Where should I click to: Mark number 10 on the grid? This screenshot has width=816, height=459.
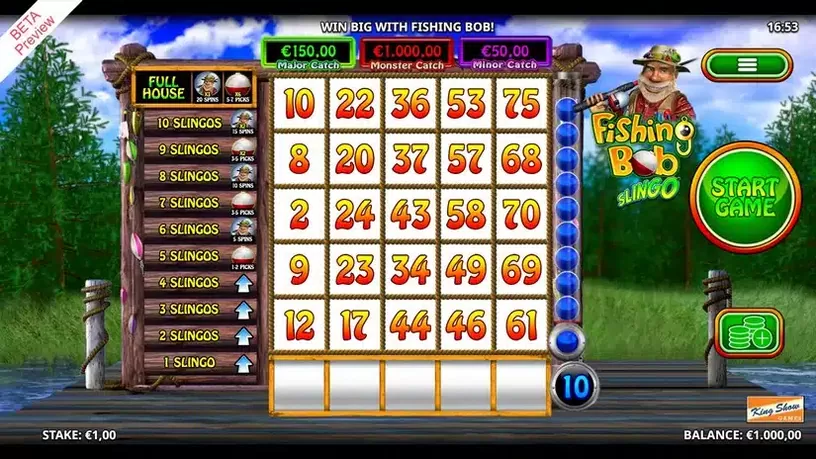(x=299, y=104)
